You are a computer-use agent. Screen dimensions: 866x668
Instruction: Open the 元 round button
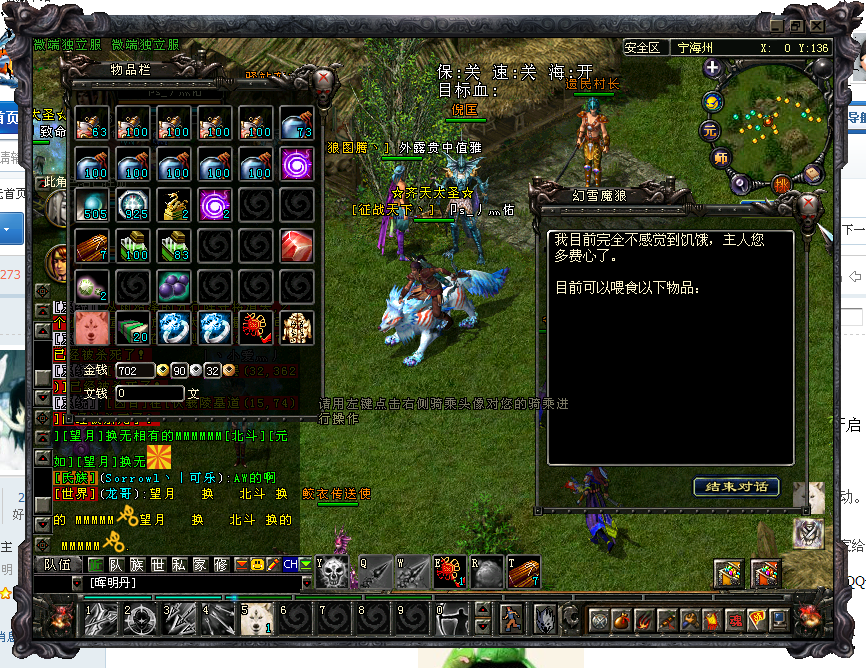point(710,130)
